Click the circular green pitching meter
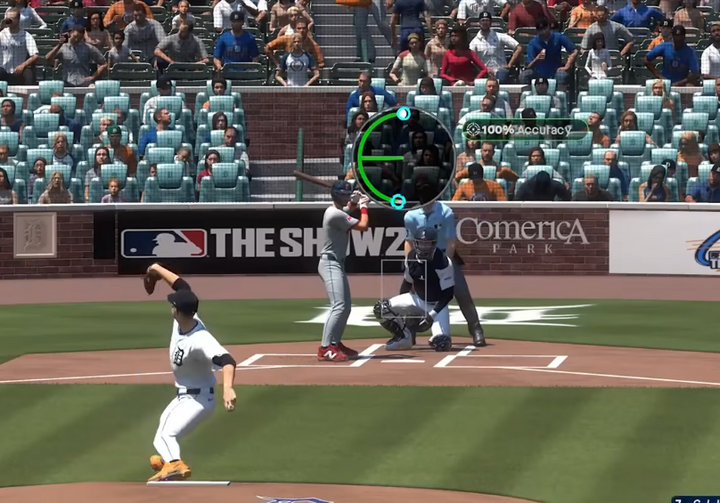This screenshot has height=503, width=720. pos(404,157)
